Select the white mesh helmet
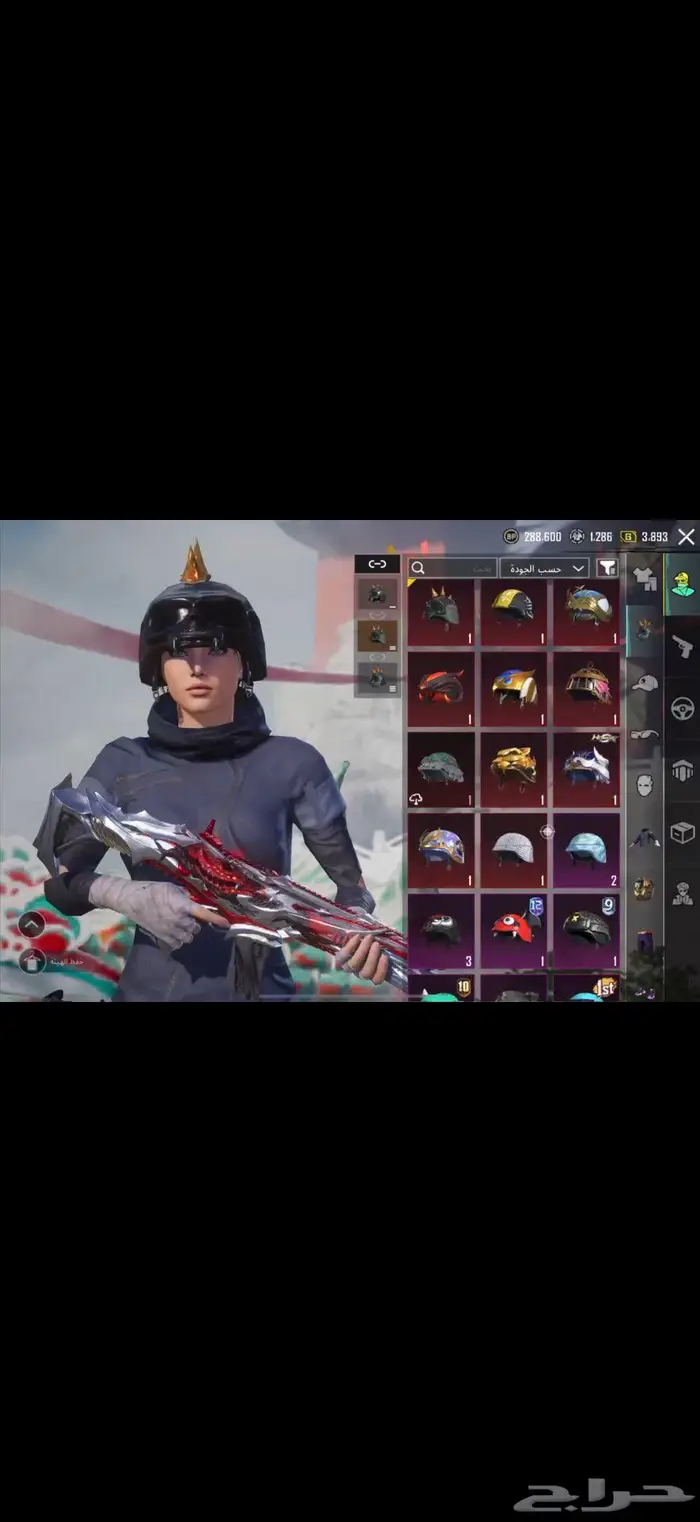The height and width of the screenshot is (1522, 700). [x=513, y=847]
